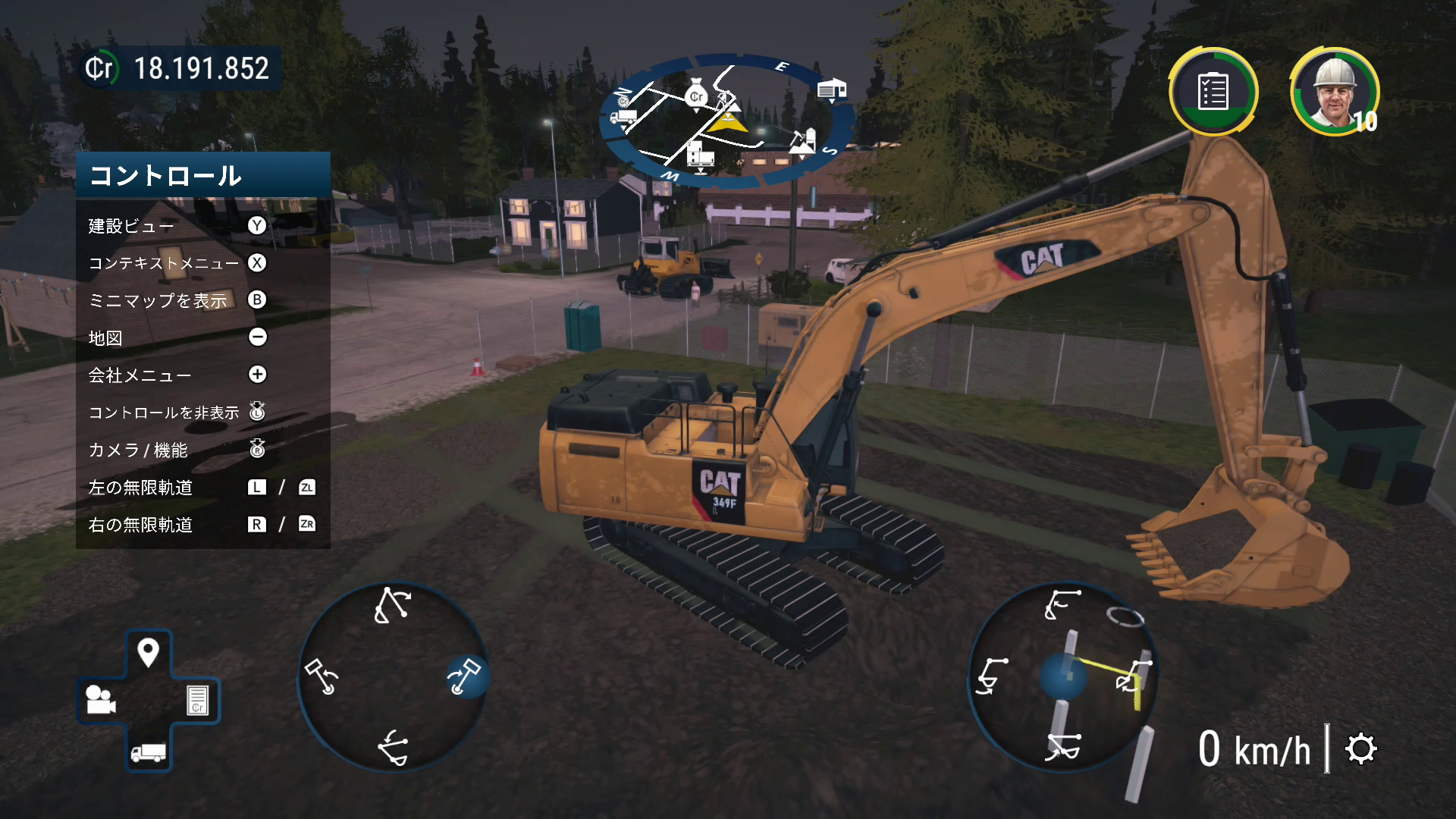Open the gear settings icon
Image resolution: width=1456 pixels, height=819 pixels.
click(1360, 749)
